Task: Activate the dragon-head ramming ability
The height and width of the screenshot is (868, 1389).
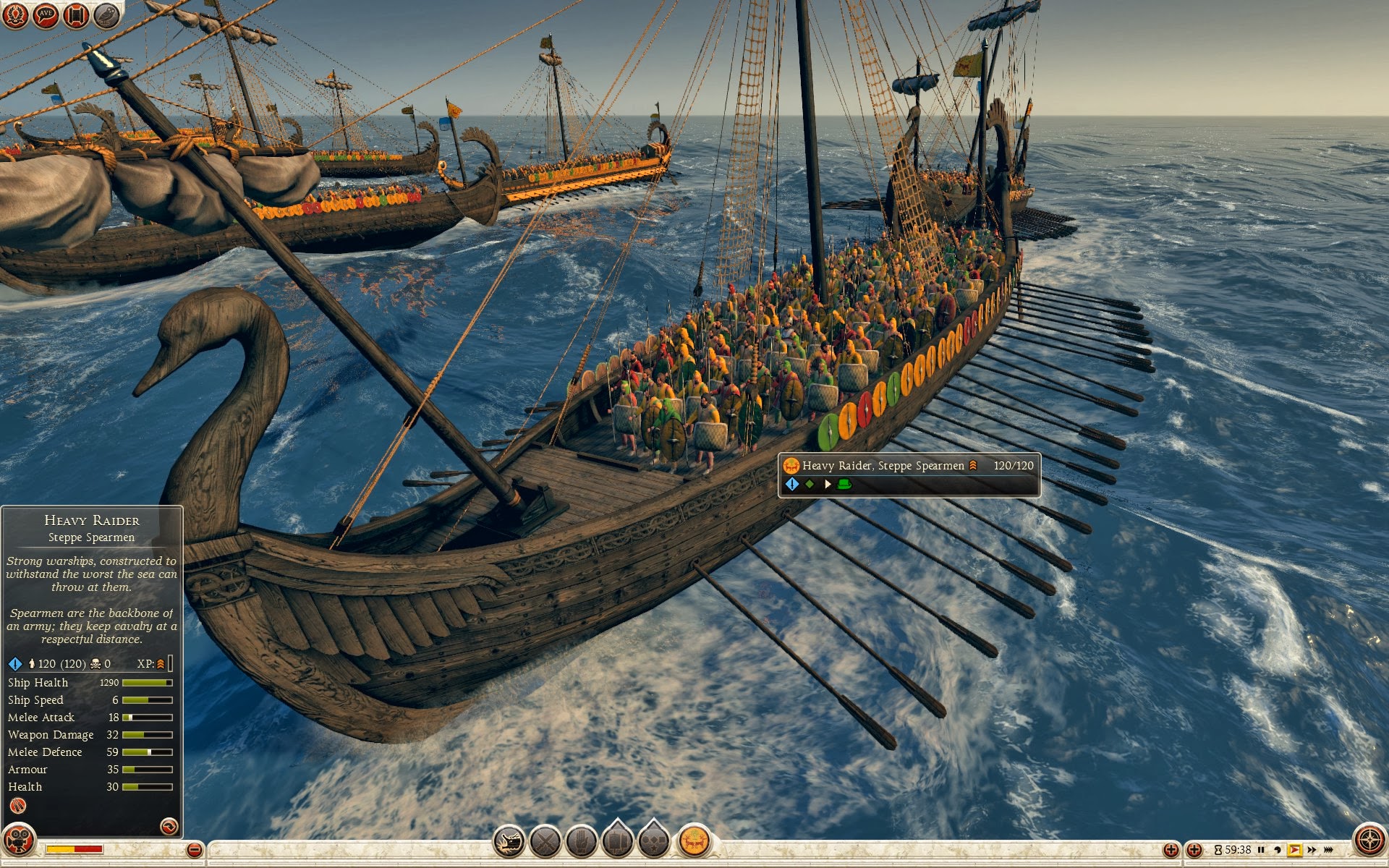Action: click(x=509, y=842)
